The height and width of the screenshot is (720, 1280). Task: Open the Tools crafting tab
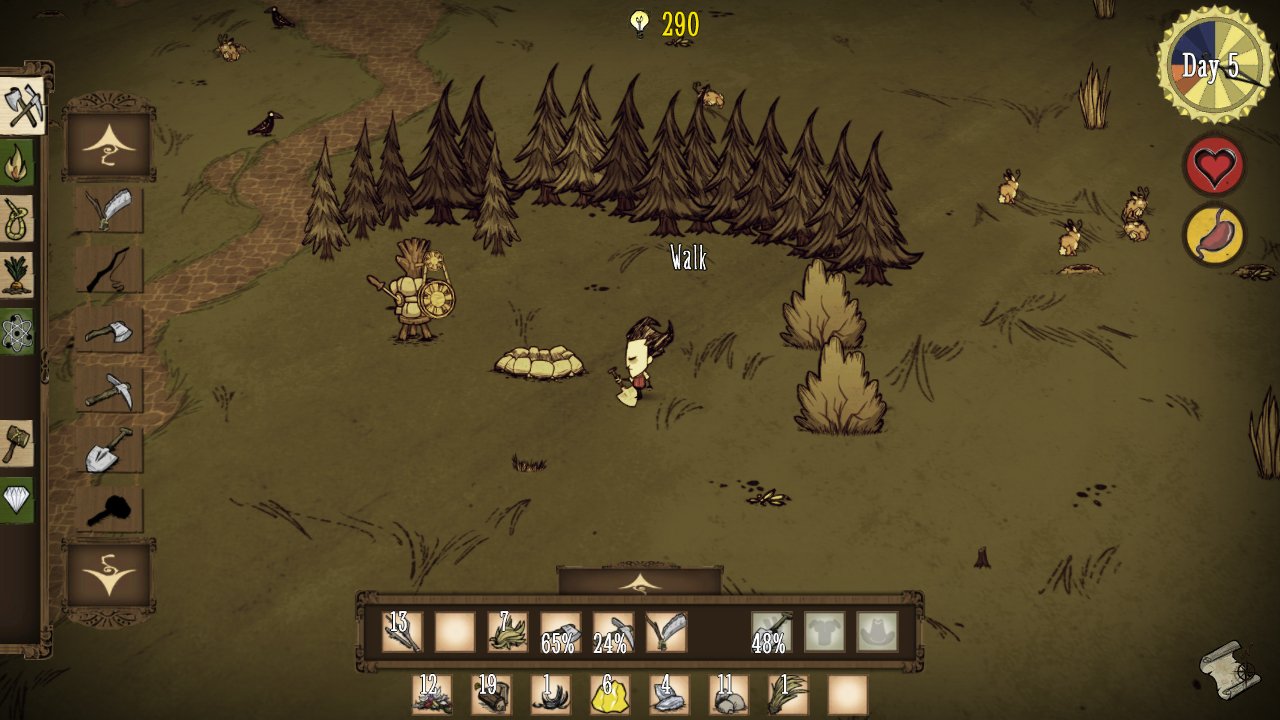click(22, 105)
